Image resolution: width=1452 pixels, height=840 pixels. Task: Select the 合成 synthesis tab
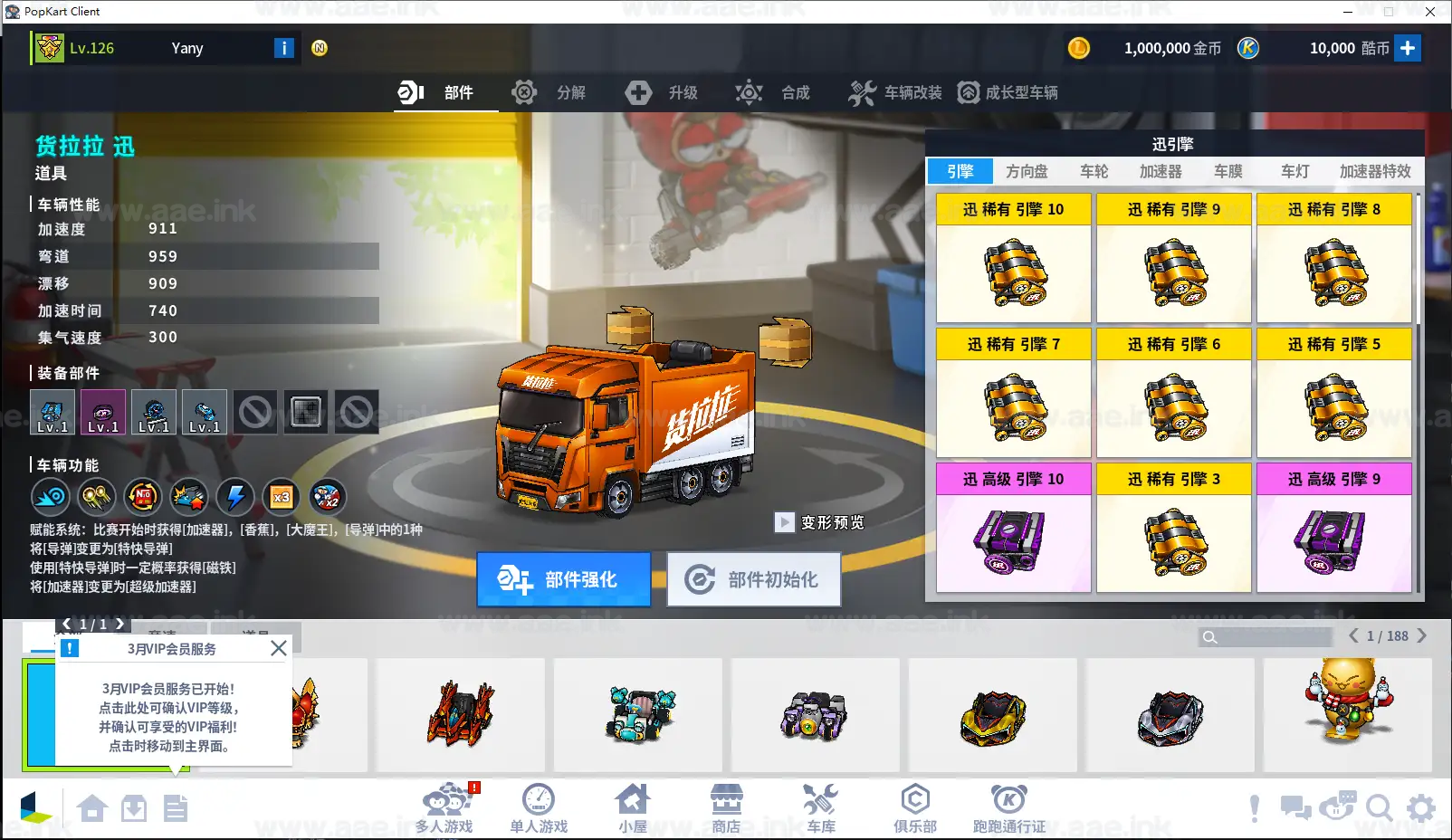[774, 92]
